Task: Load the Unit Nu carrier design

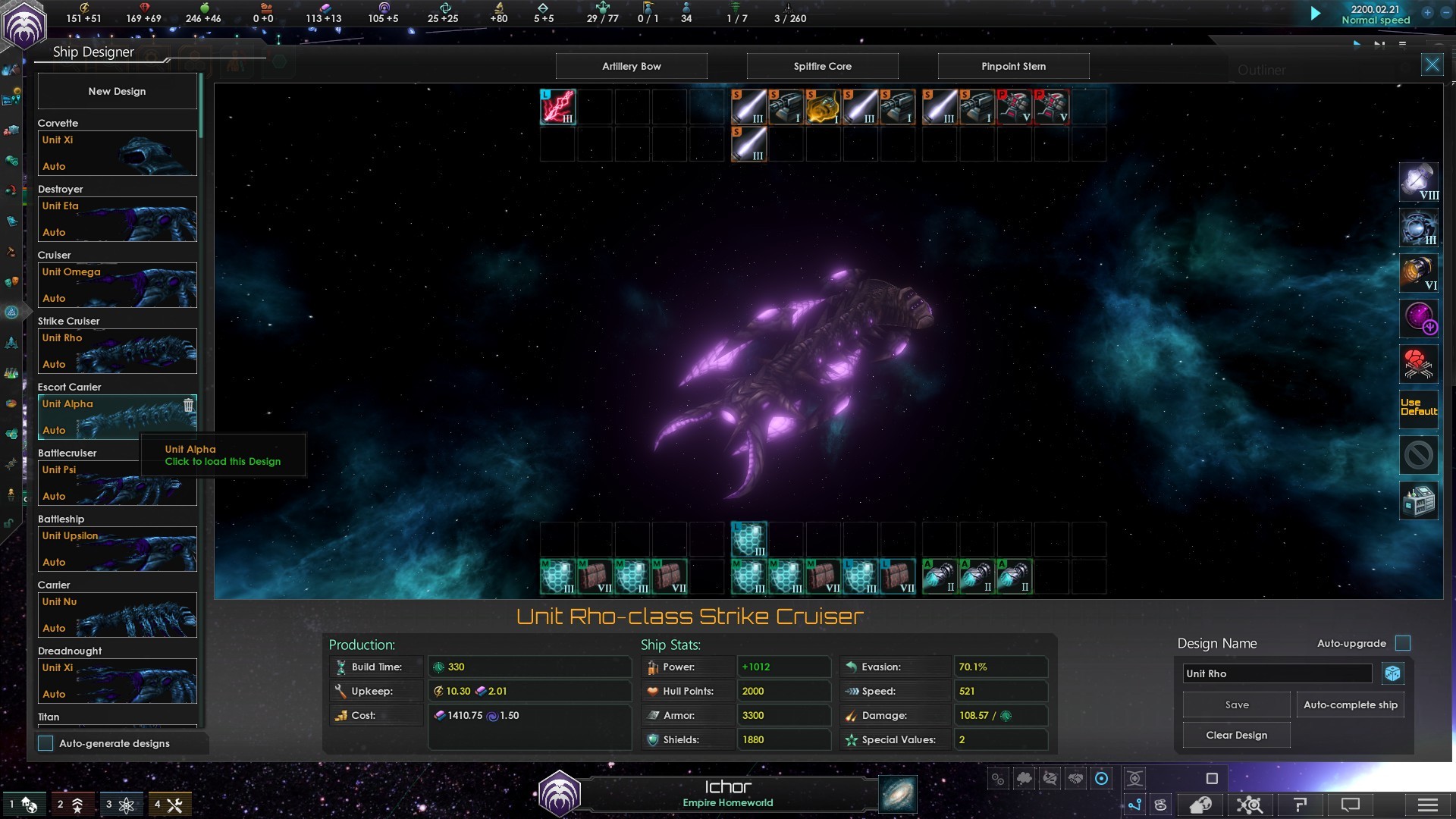Action: (117, 615)
